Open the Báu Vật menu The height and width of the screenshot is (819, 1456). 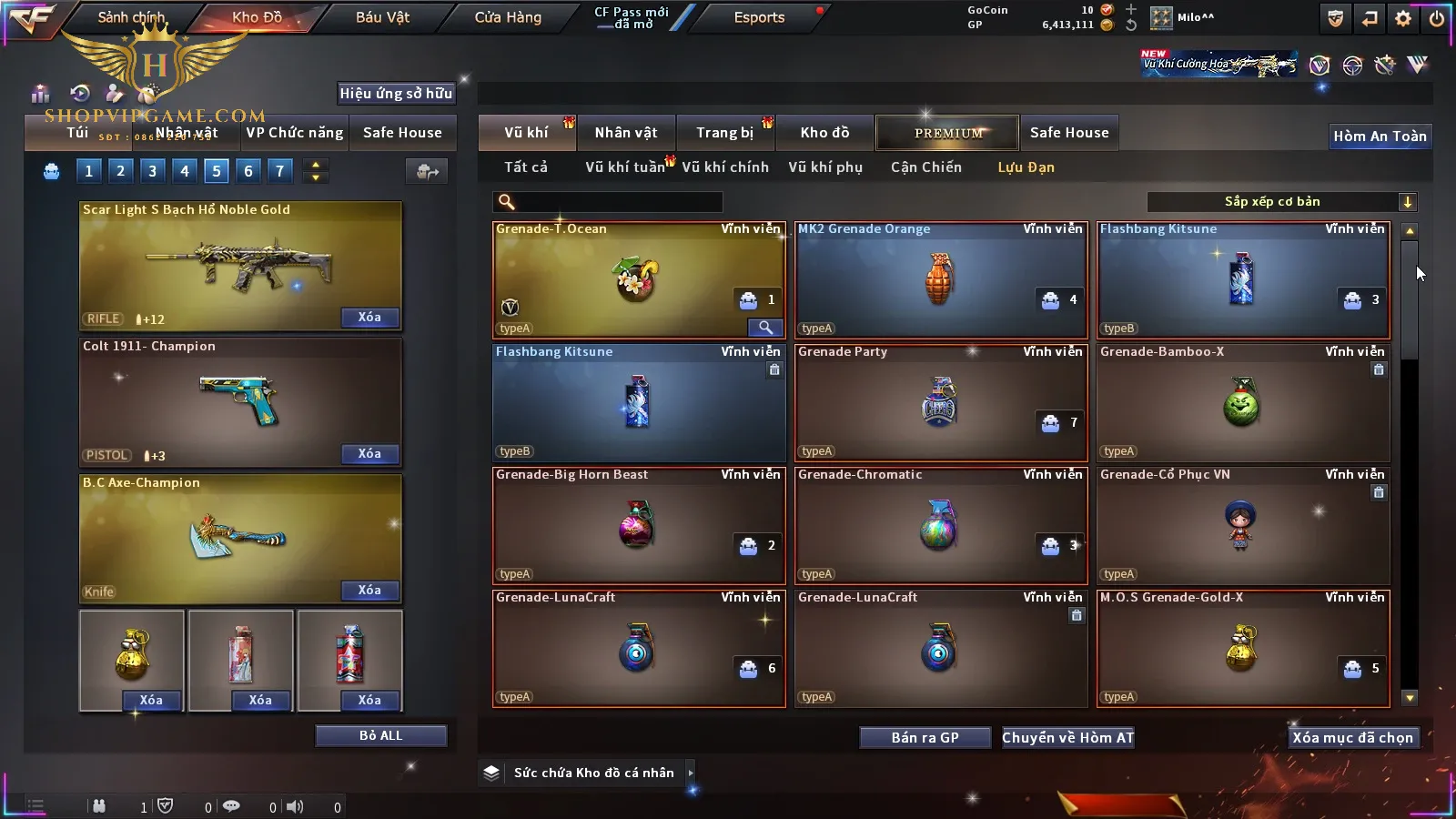coord(382,17)
